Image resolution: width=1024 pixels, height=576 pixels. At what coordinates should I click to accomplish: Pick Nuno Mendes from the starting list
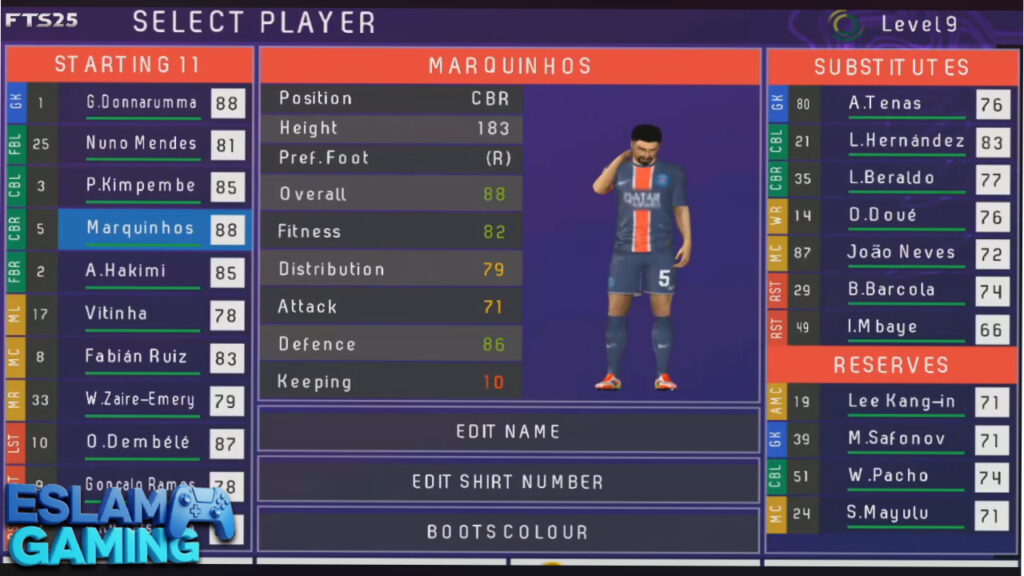point(140,144)
